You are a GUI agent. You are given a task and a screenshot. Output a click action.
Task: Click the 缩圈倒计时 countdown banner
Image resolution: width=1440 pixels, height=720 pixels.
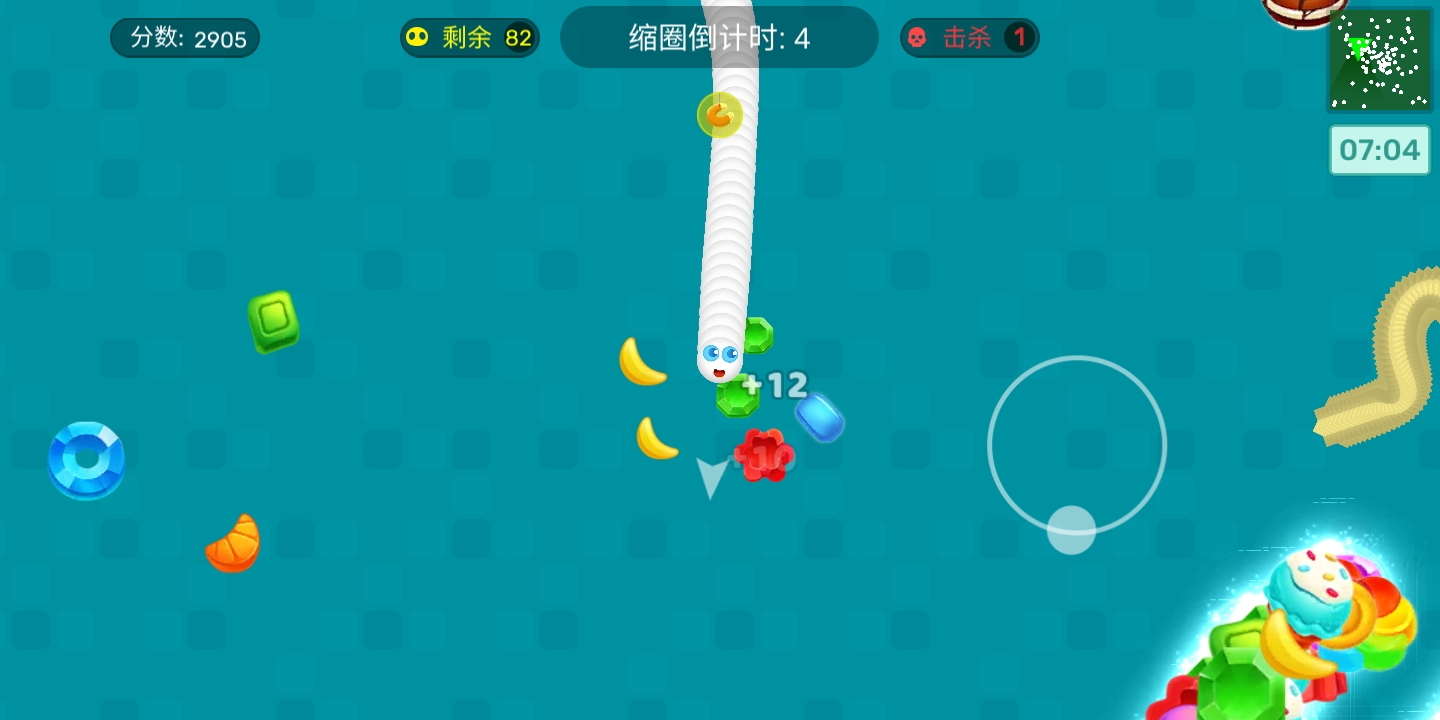pyautogui.click(x=719, y=36)
